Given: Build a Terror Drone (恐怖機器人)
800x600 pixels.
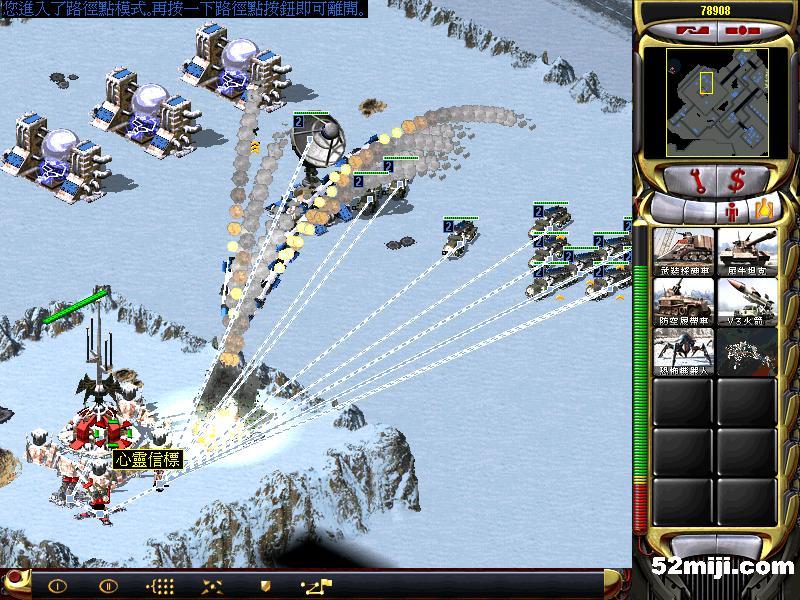Looking at the screenshot, I should pyautogui.click(x=683, y=352).
